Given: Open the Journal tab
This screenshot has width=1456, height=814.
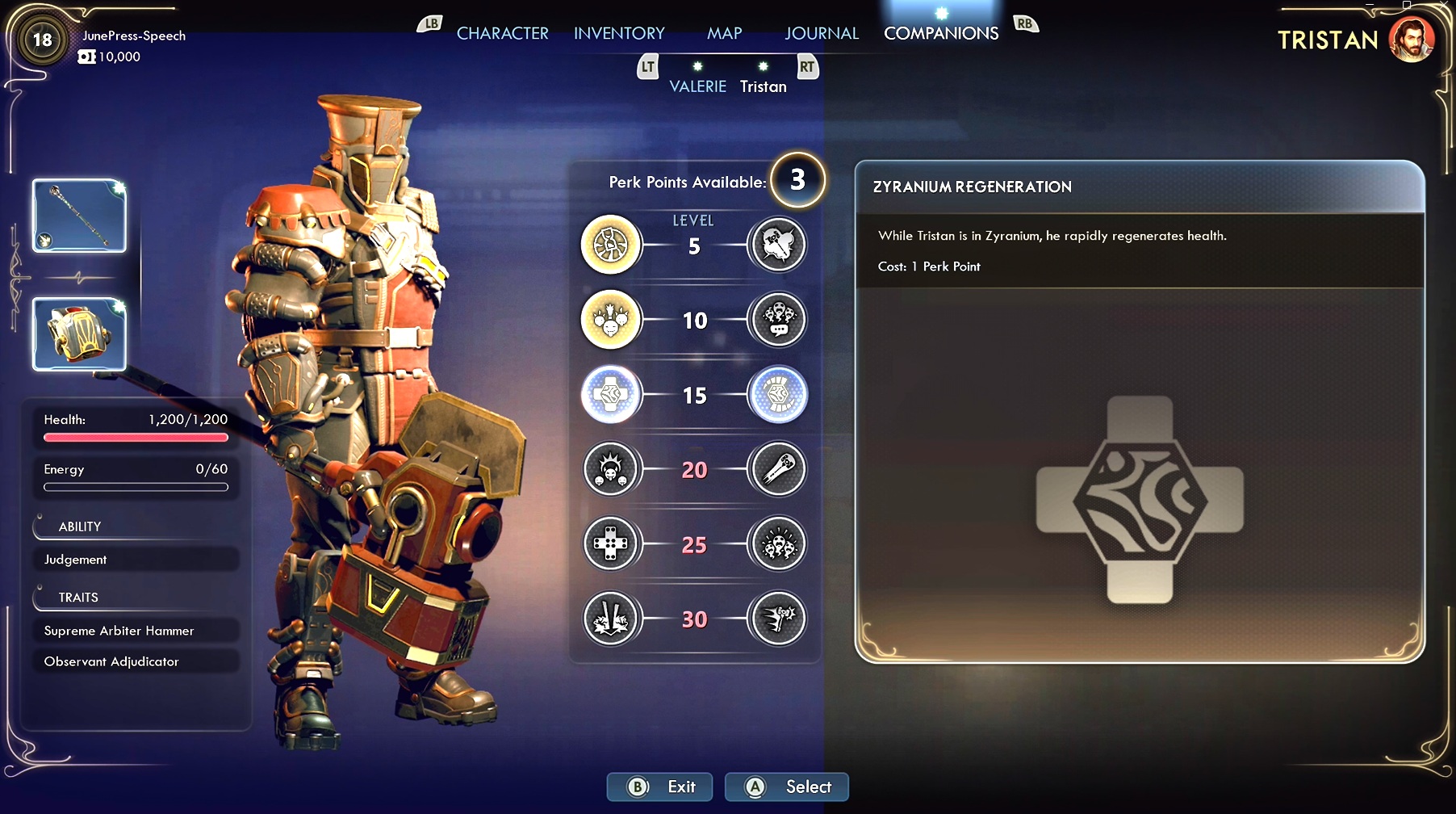Looking at the screenshot, I should pyautogui.click(x=821, y=33).
